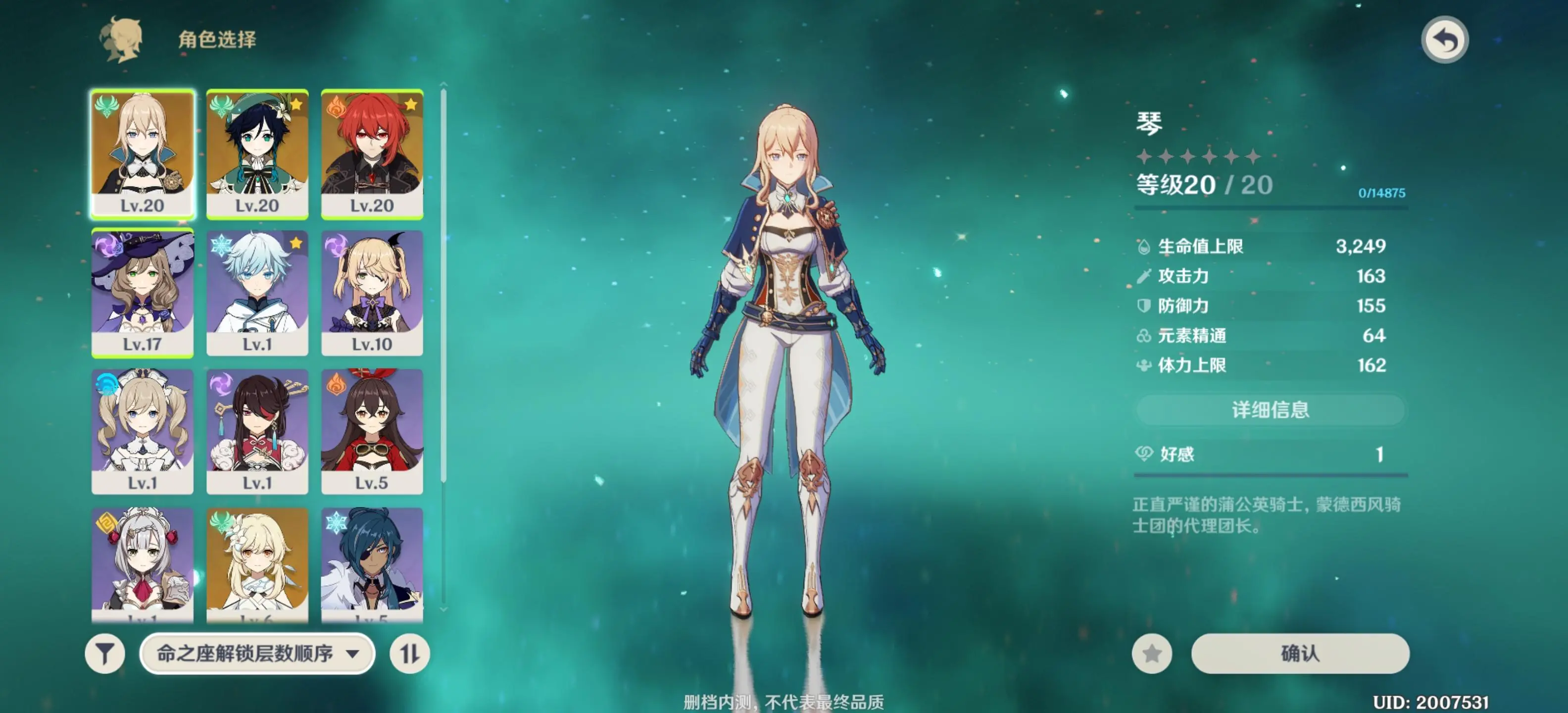Viewport: 1568px width, 713px height.
Task: Click the 角色选择 header title
Action: pyautogui.click(x=216, y=40)
